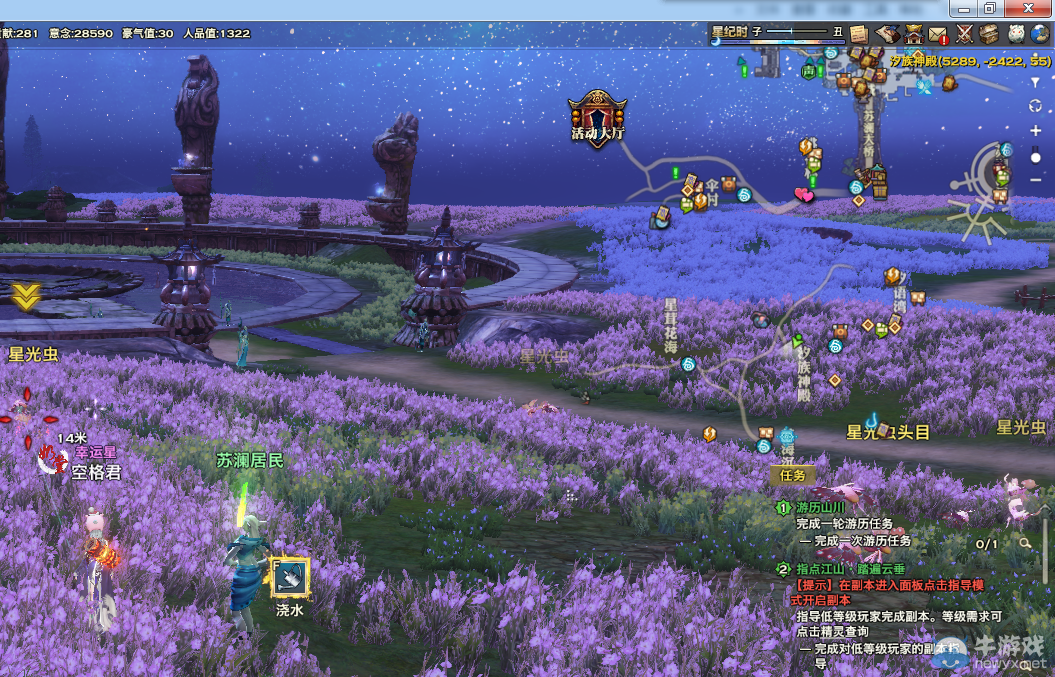This screenshot has width=1055, height=677.
Task: Click the pink hearts map marker
Action: point(804,195)
